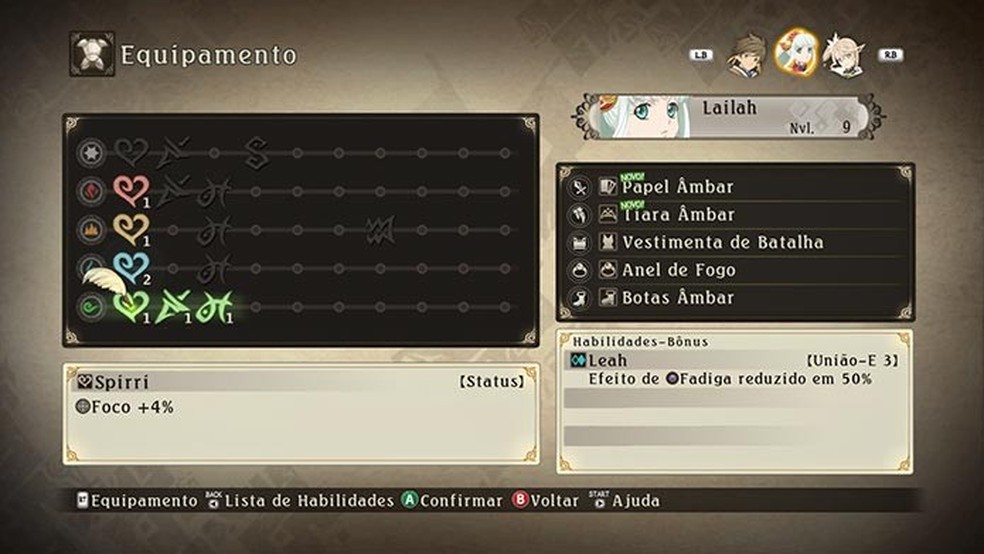The width and height of the screenshot is (984, 554).
Task: Select the Anel de Fogo ring slot
Action: pos(678,270)
